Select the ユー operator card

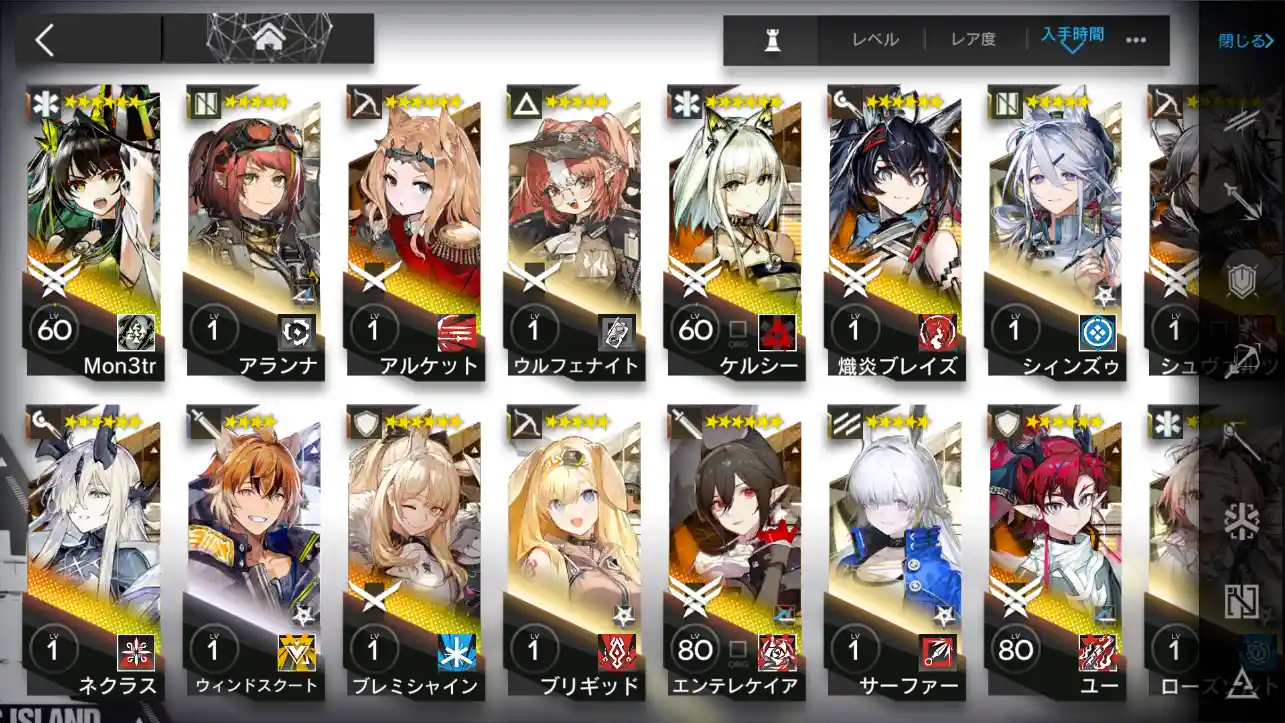1055,550
